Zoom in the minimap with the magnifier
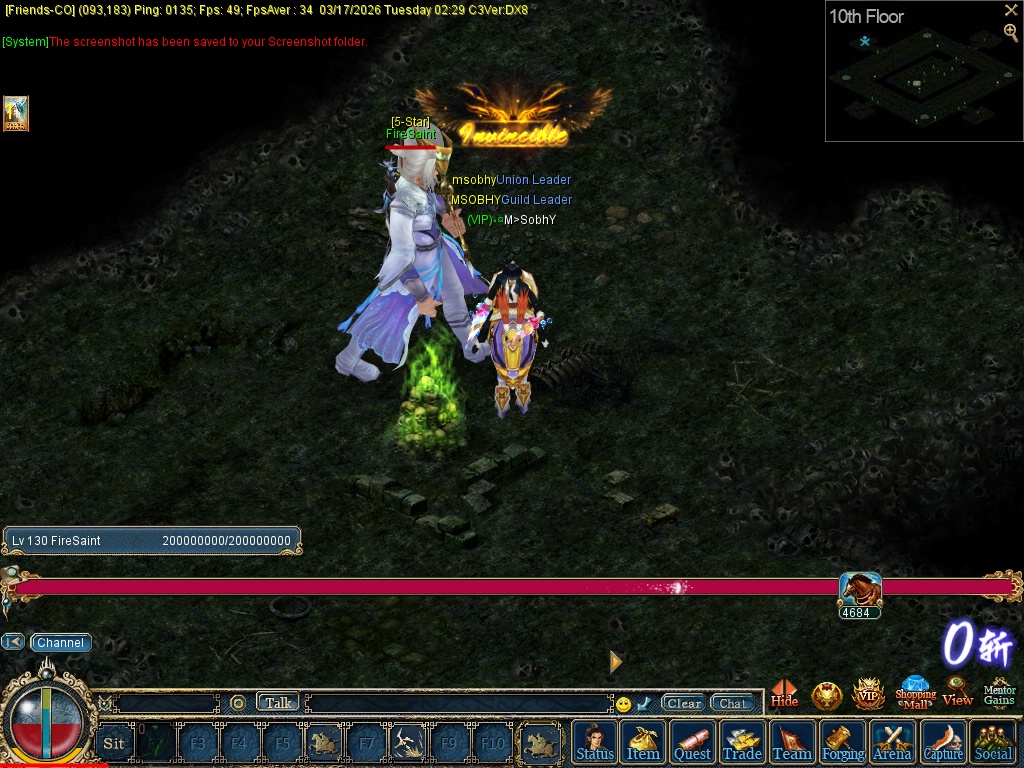This screenshot has width=1024, height=768. coord(1010,32)
